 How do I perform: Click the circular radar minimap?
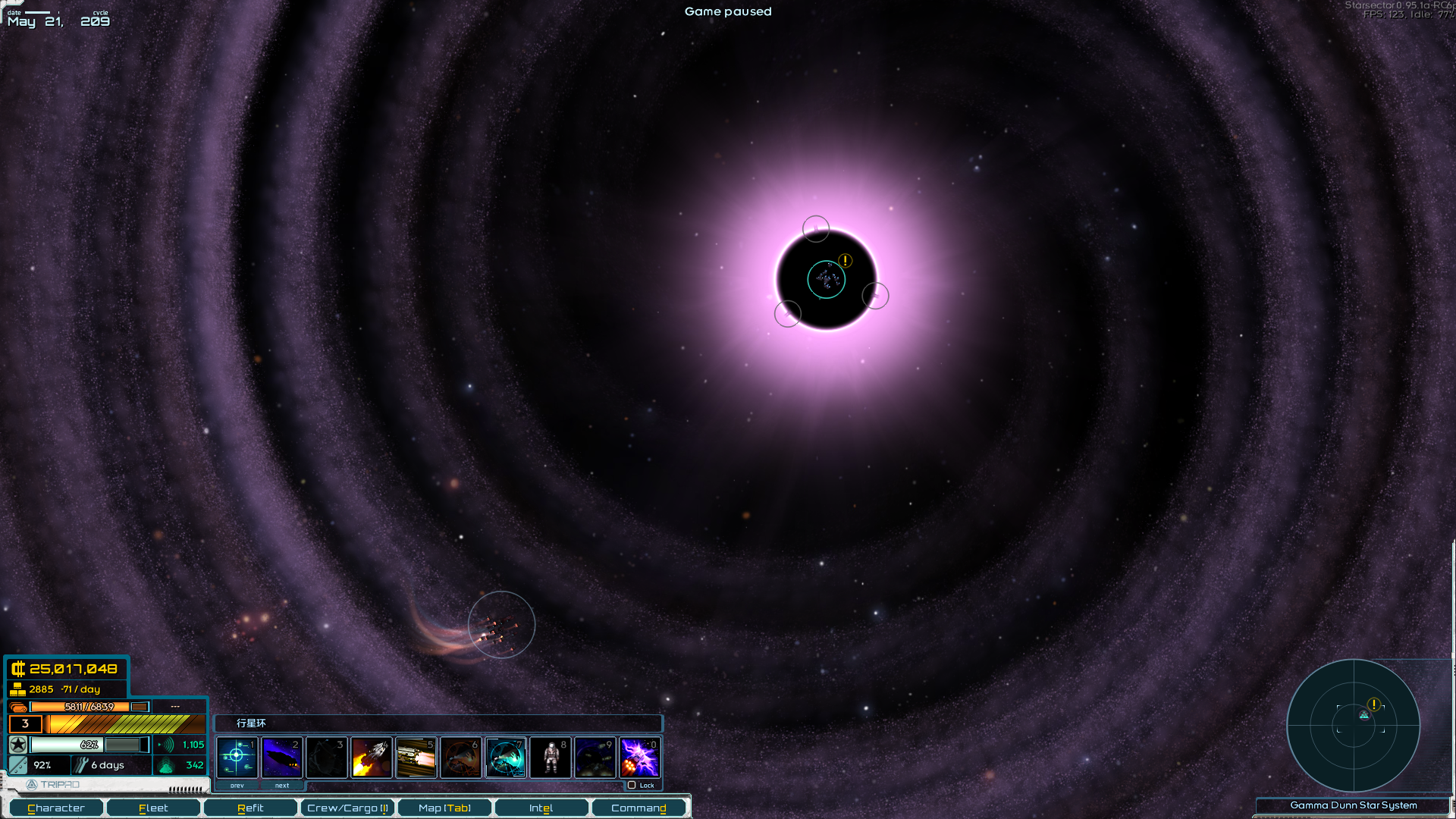click(1354, 725)
